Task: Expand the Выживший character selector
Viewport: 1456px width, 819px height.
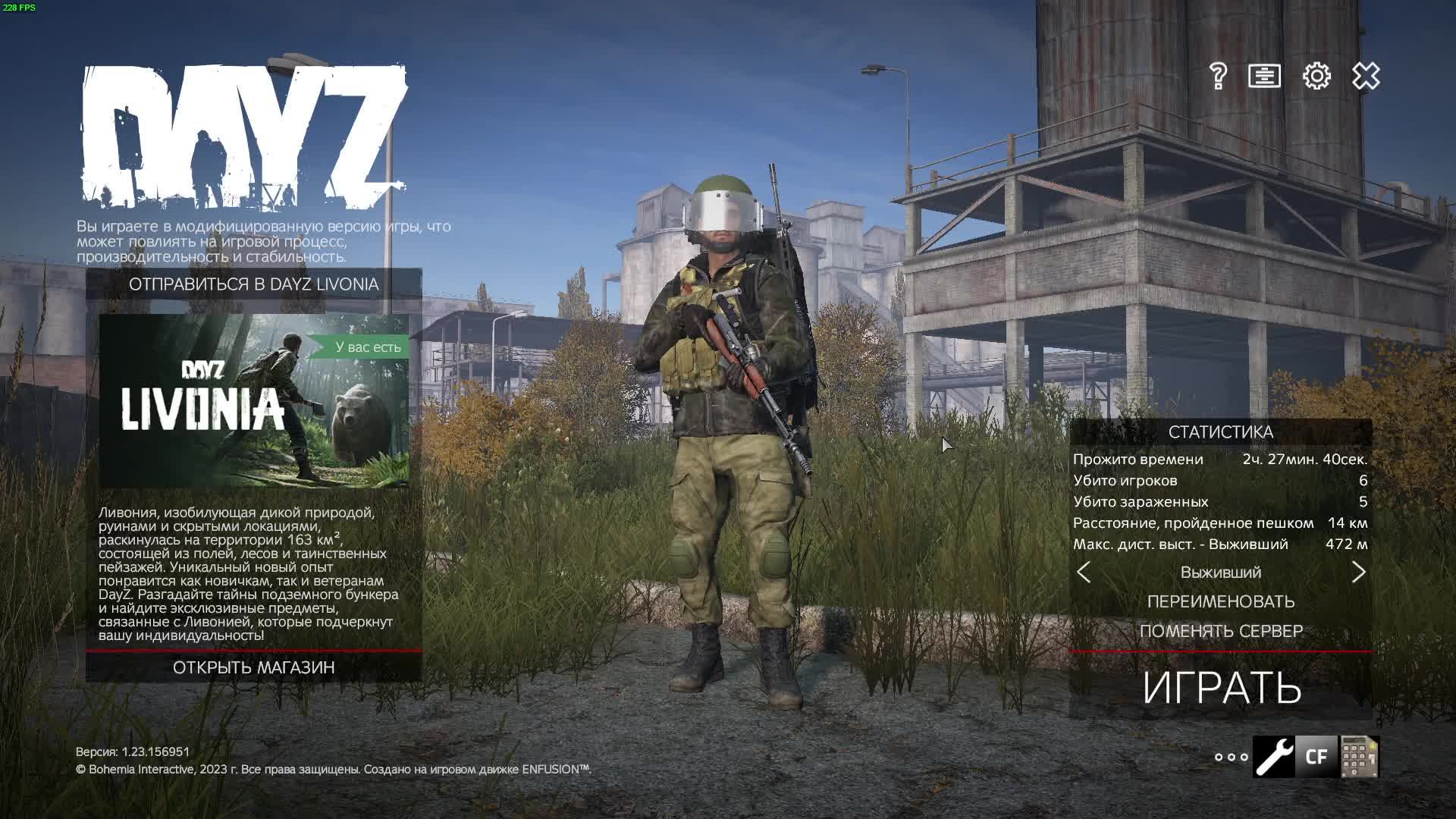Action: (x=1219, y=573)
